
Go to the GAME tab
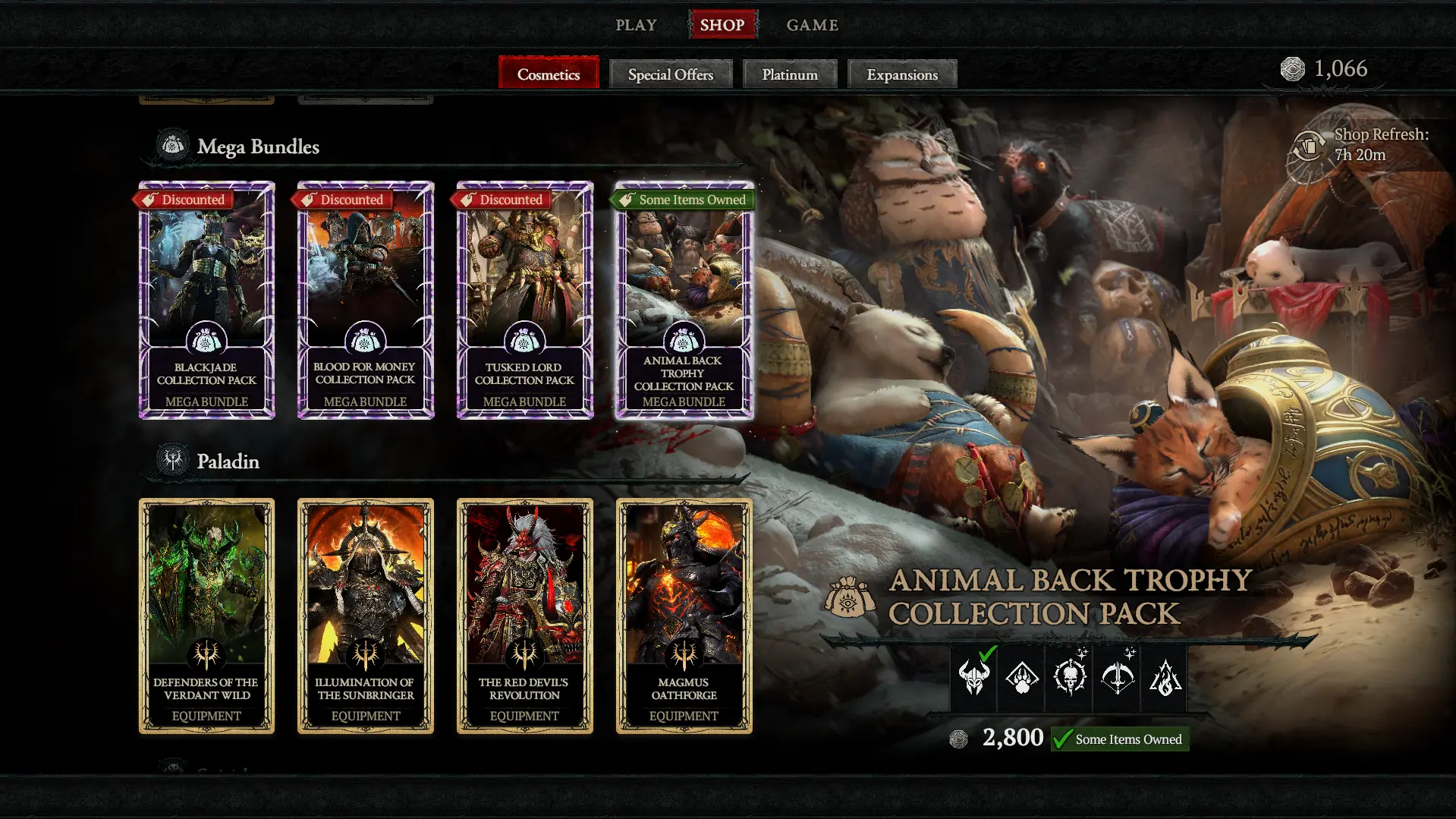(x=812, y=25)
